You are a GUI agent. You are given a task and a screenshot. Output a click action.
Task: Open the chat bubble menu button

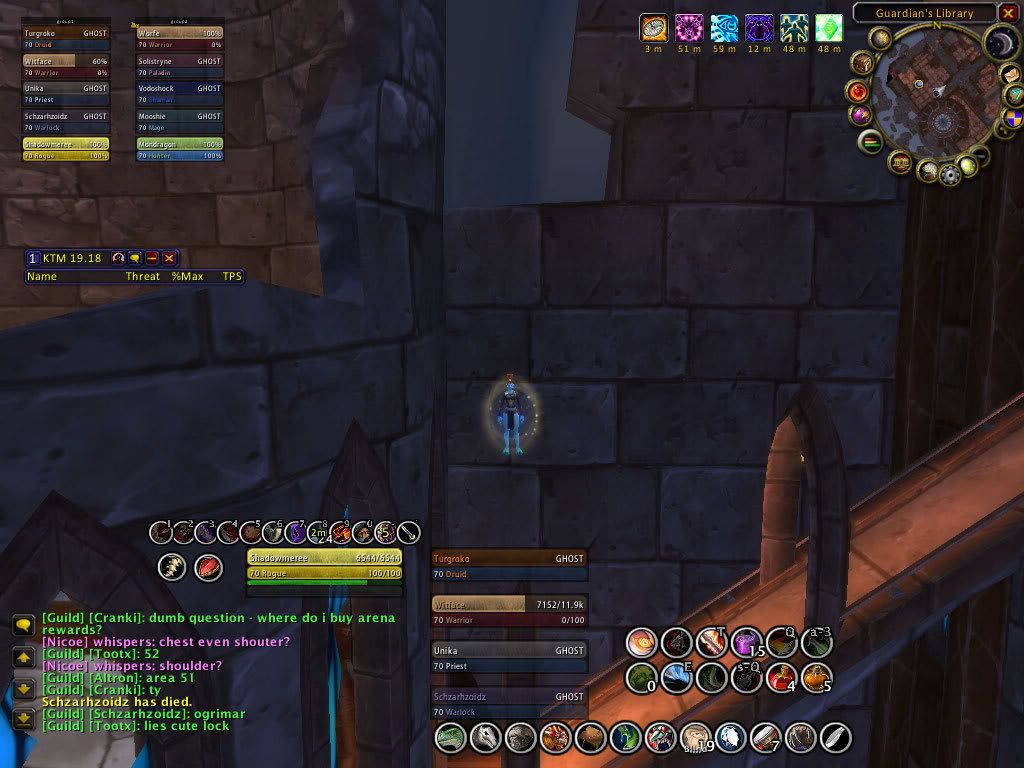coord(22,625)
